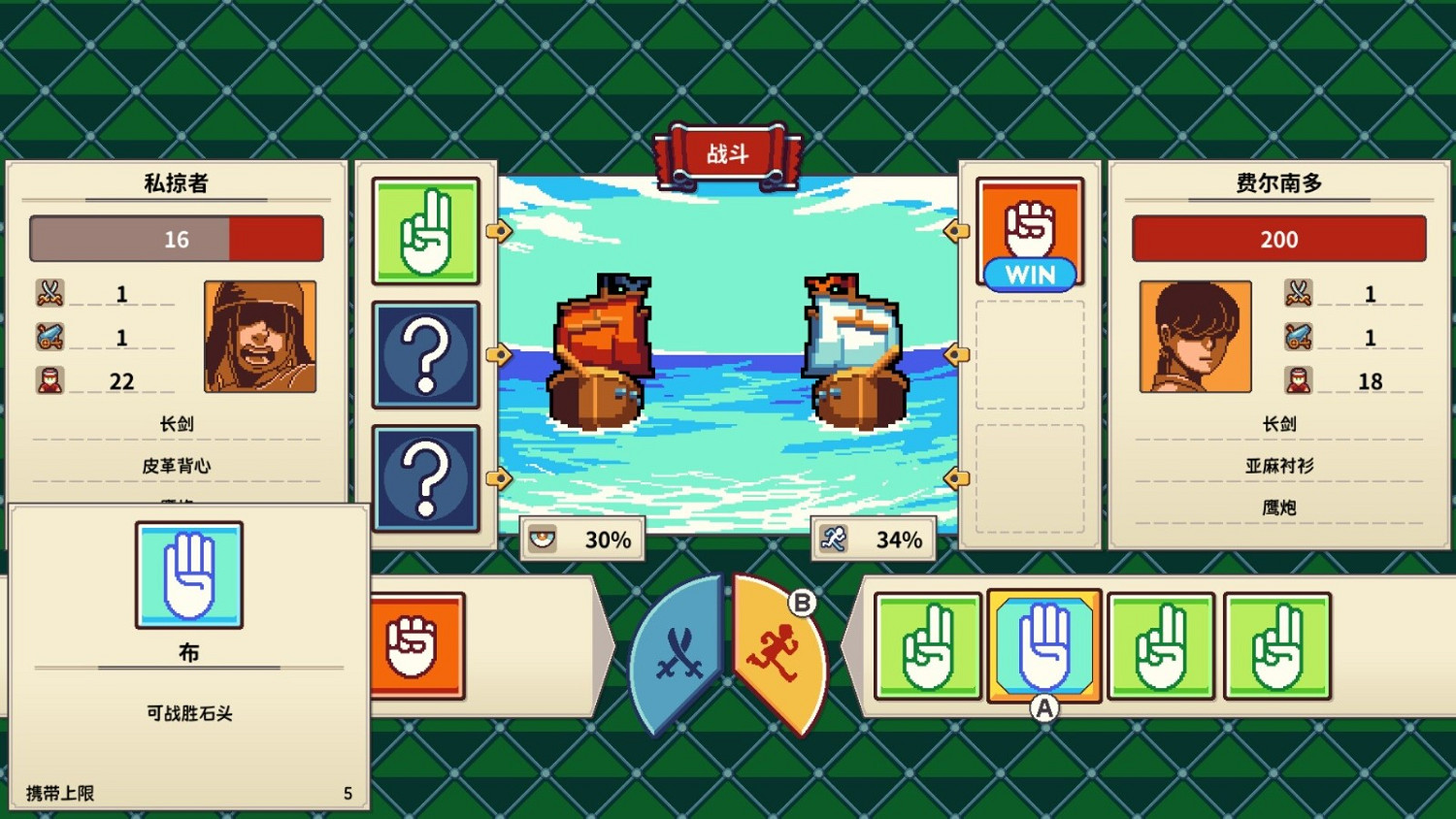This screenshot has height=819, width=1456.
Task: Select the first scissors card in your hand
Action: click(x=927, y=645)
